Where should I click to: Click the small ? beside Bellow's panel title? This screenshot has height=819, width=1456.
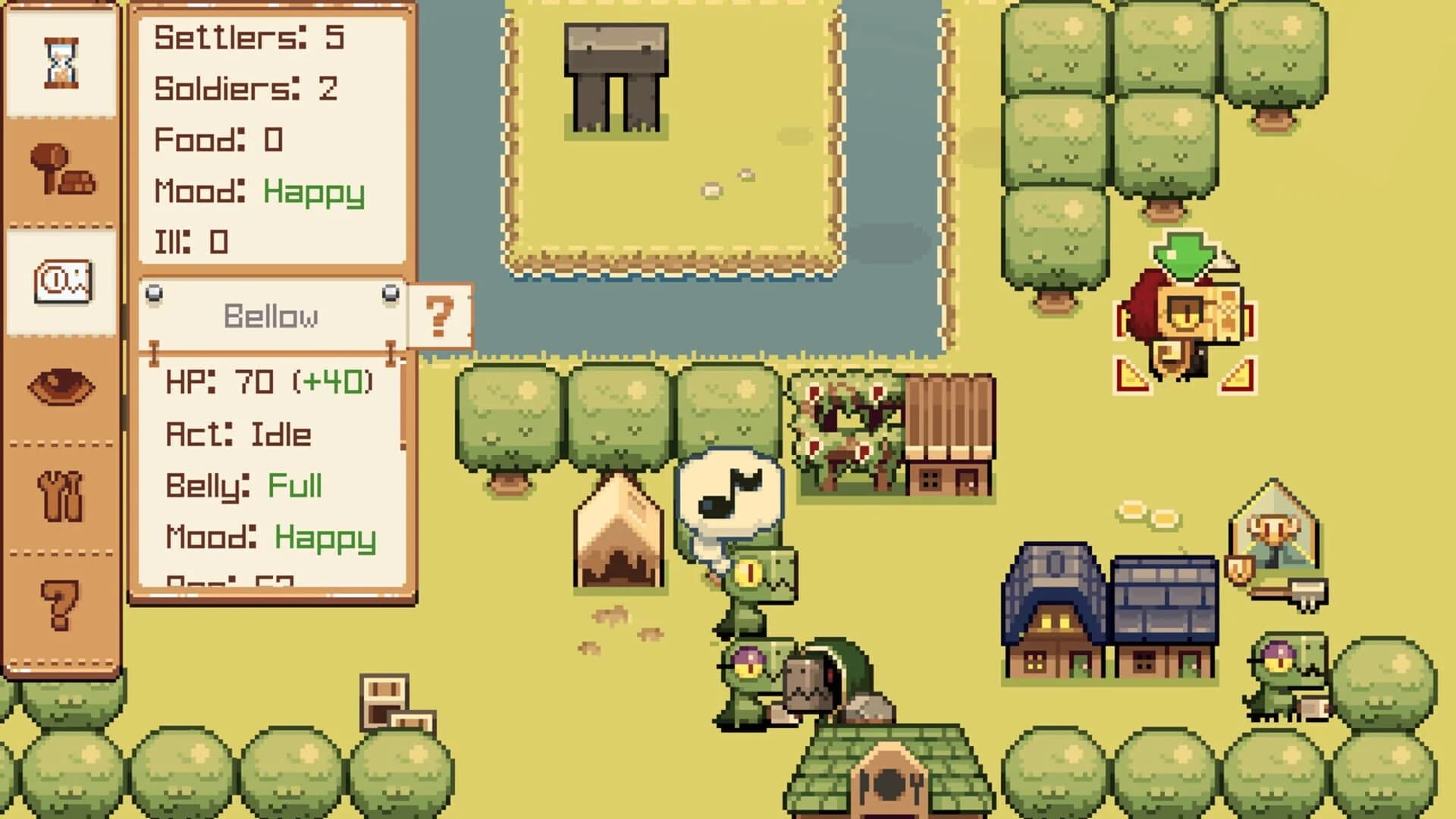coord(440,315)
